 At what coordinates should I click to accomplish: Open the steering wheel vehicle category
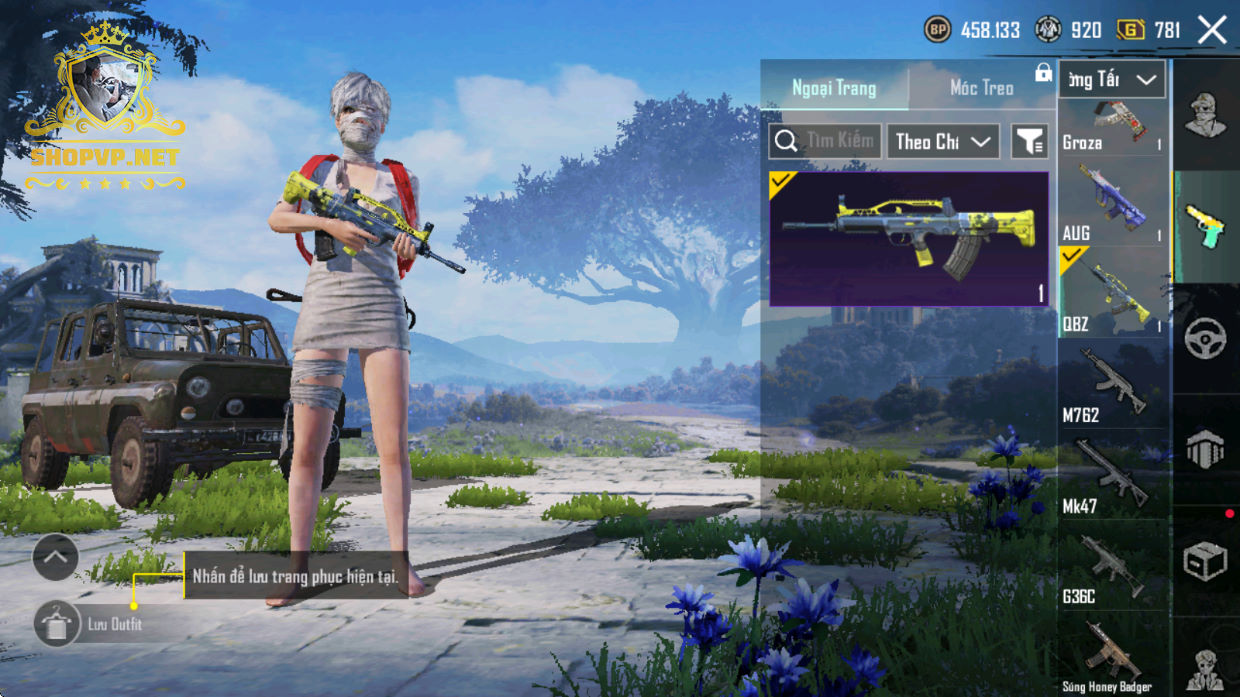[1205, 339]
